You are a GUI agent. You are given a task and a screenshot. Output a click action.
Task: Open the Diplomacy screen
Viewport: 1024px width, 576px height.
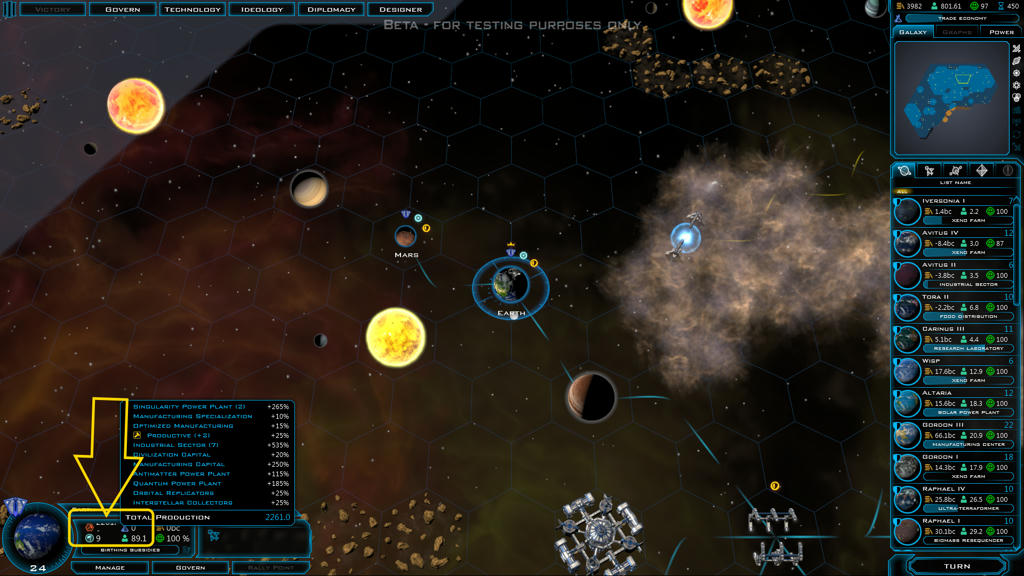pos(331,9)
